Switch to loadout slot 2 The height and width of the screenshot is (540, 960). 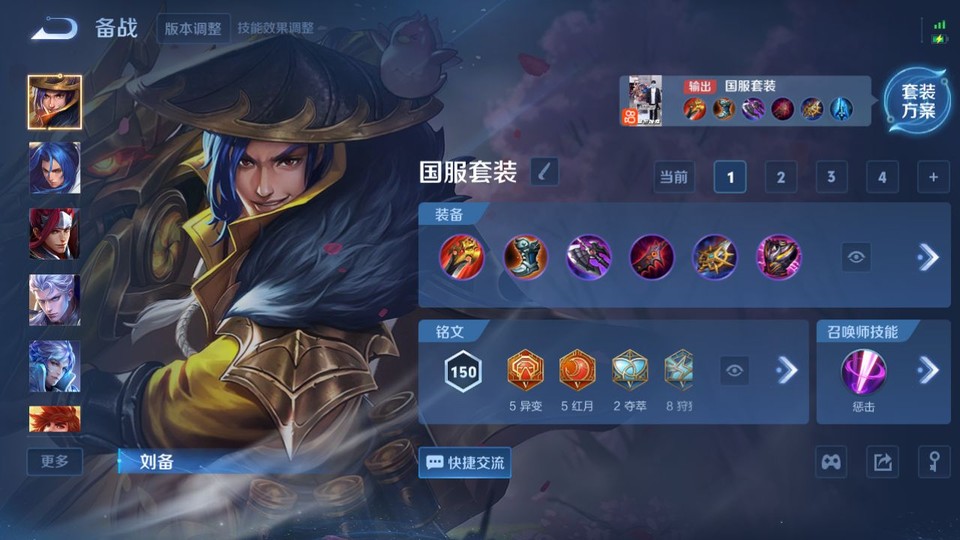780,177
